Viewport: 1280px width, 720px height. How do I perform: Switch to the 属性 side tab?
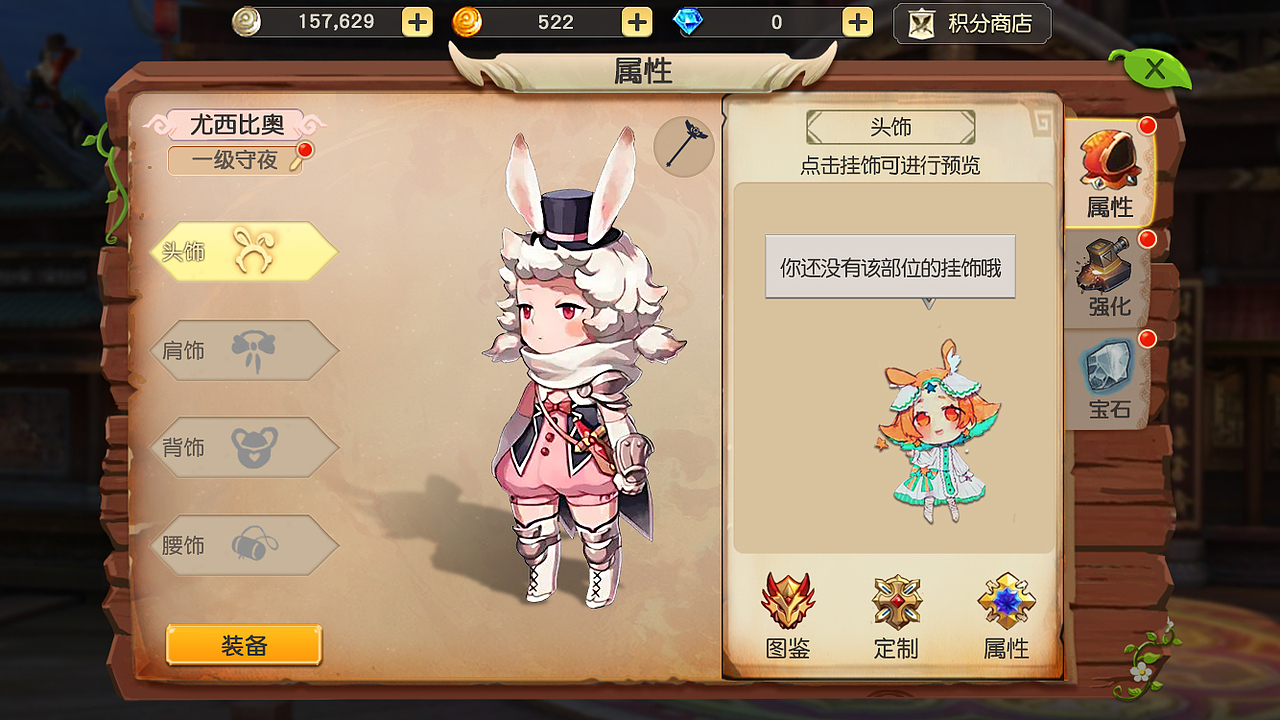[1113, 170]
